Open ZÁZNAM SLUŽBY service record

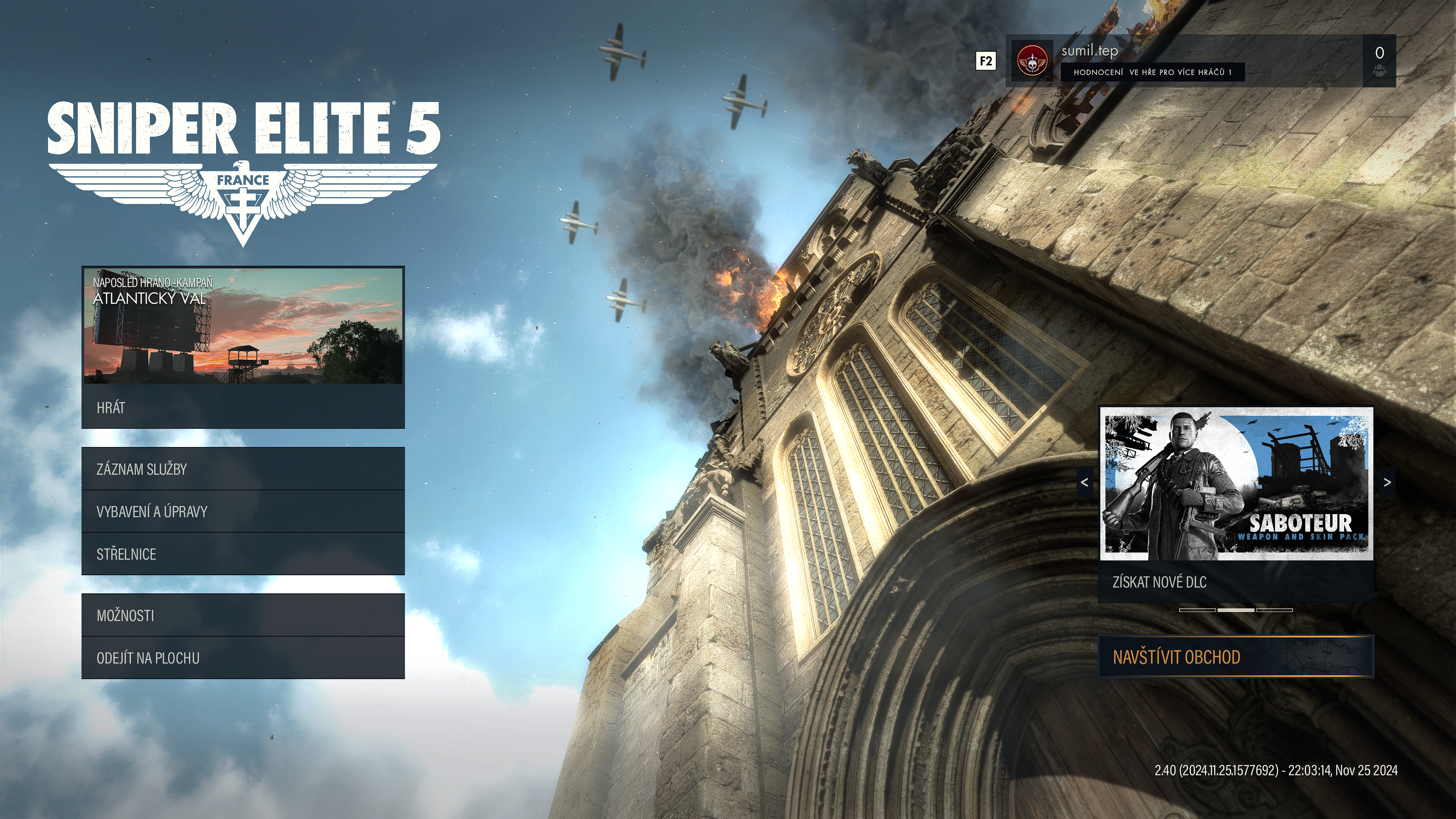click(x=243, y=469)
